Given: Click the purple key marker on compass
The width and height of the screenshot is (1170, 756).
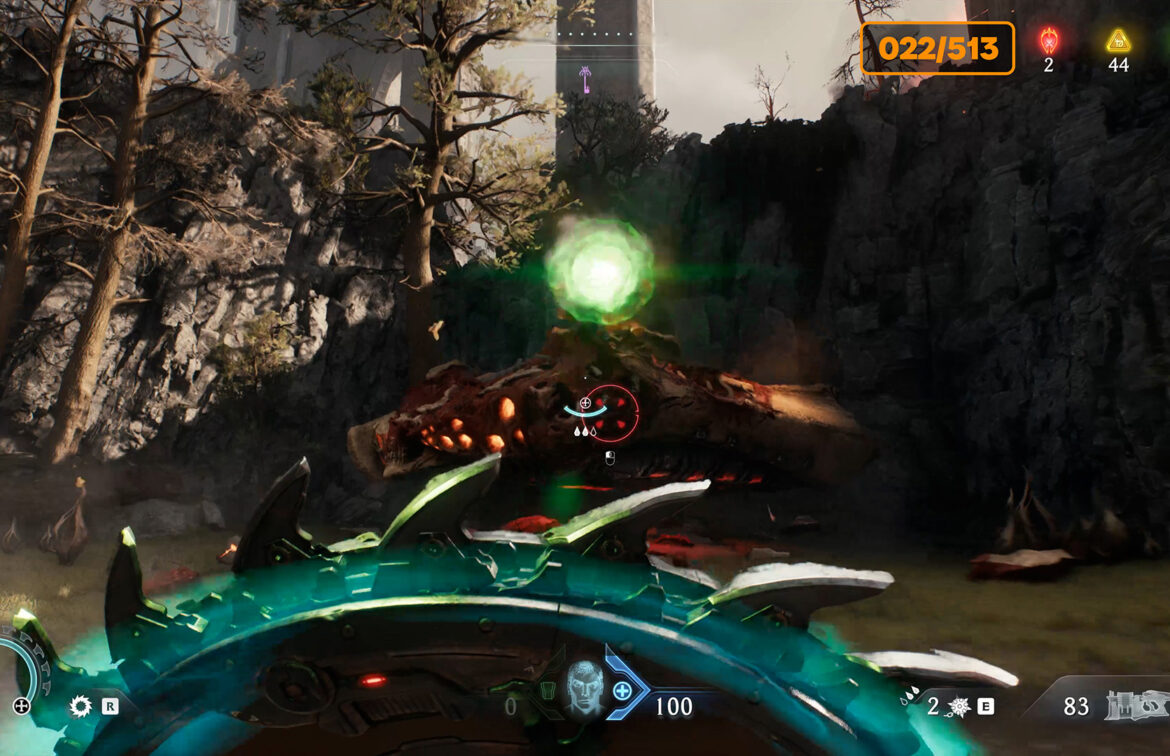Looking at the screenshot, I should (585, 75).
